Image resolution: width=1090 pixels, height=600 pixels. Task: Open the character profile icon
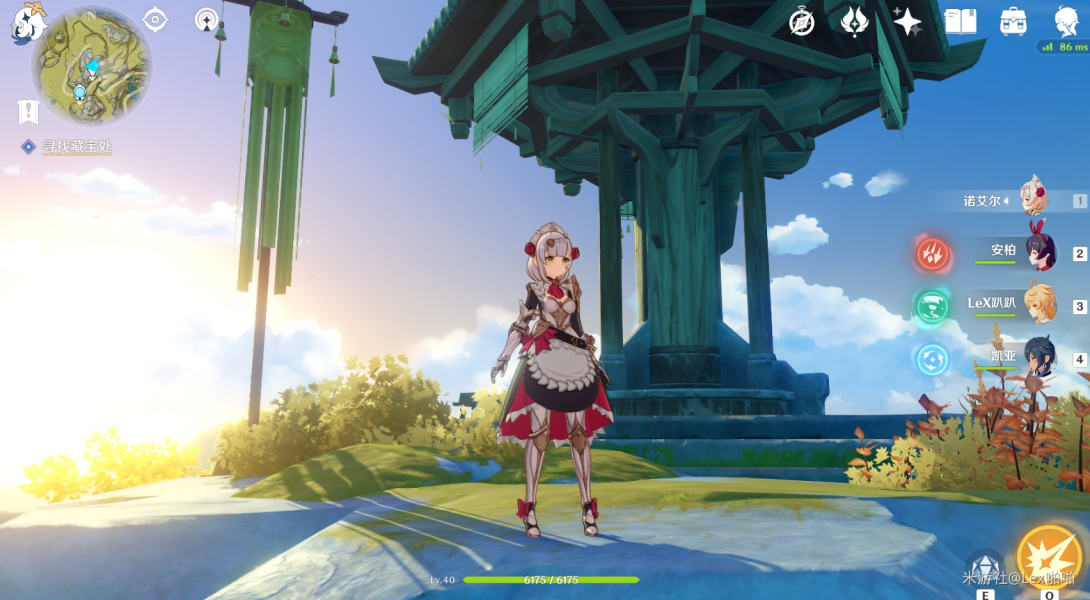click(x=1065, y=20)
